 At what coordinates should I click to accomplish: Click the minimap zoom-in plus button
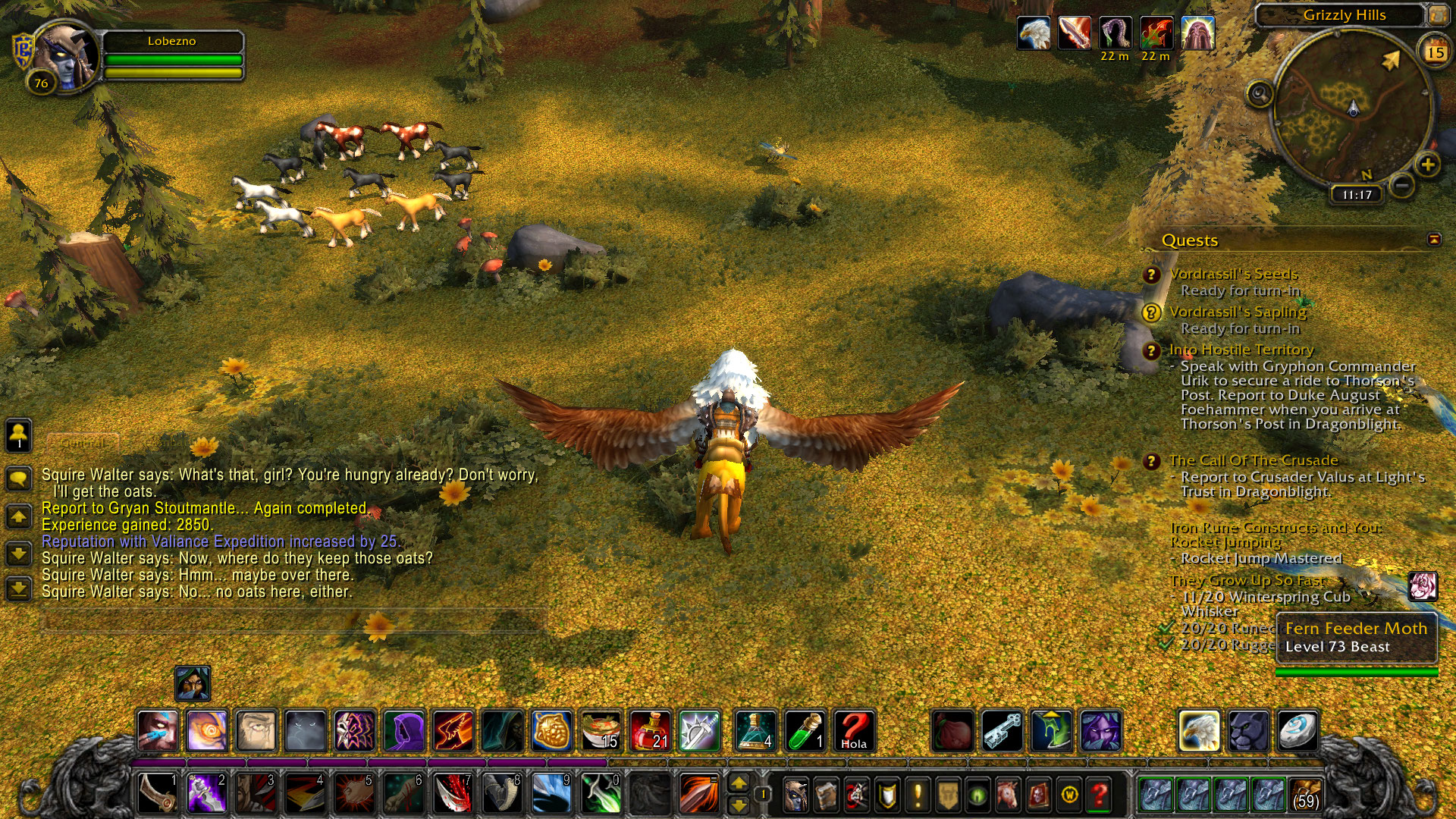1427,165
